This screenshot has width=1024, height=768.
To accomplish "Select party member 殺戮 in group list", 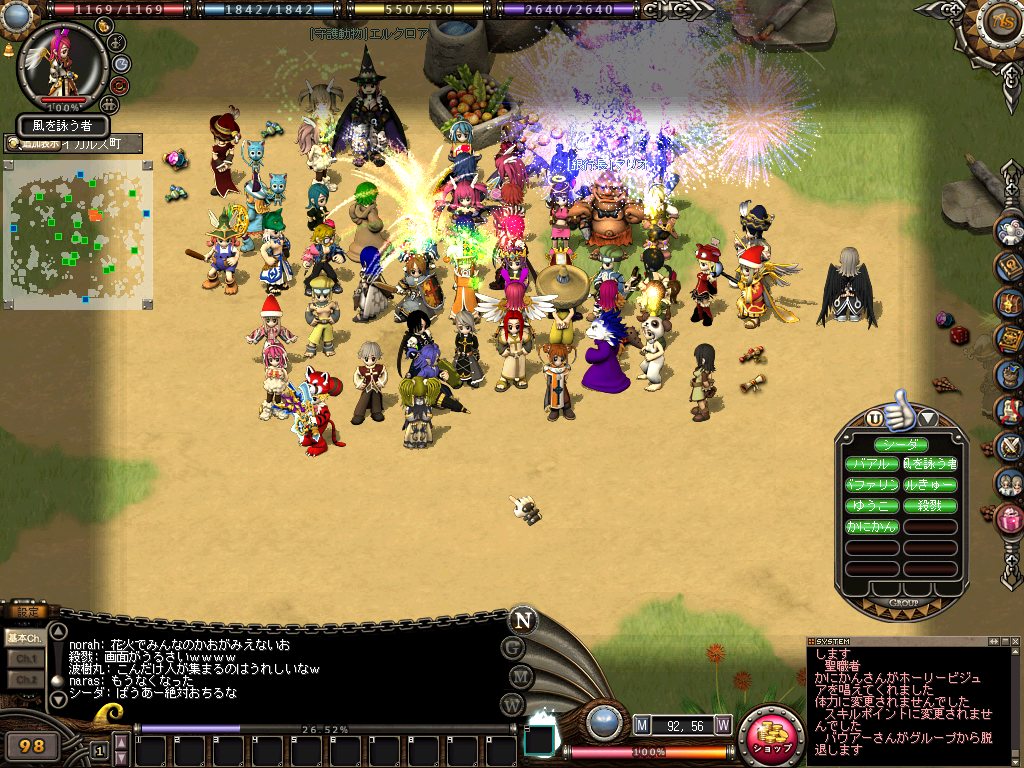I will click(930, 506).
